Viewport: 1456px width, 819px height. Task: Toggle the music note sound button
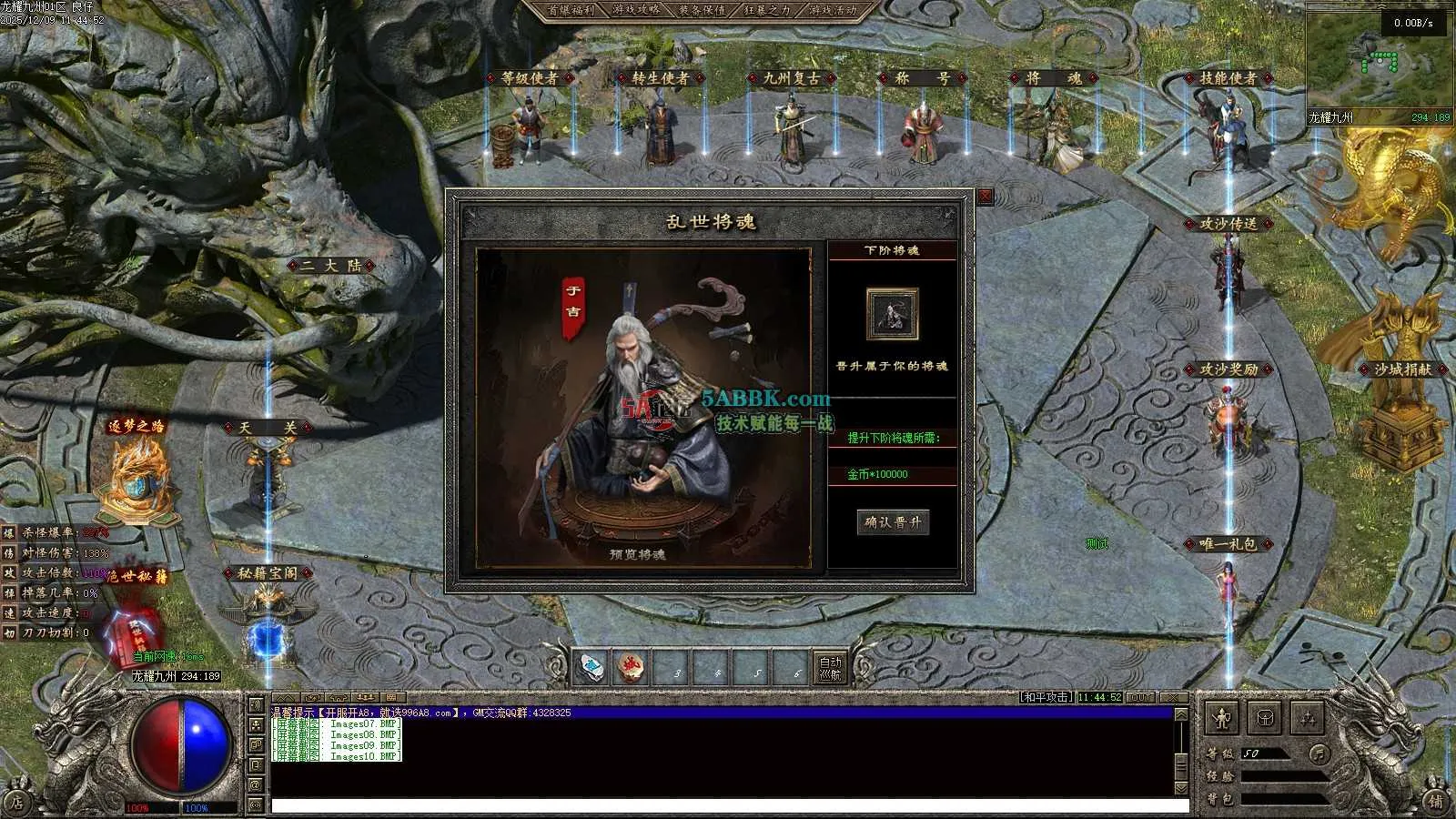point(1319,753)
